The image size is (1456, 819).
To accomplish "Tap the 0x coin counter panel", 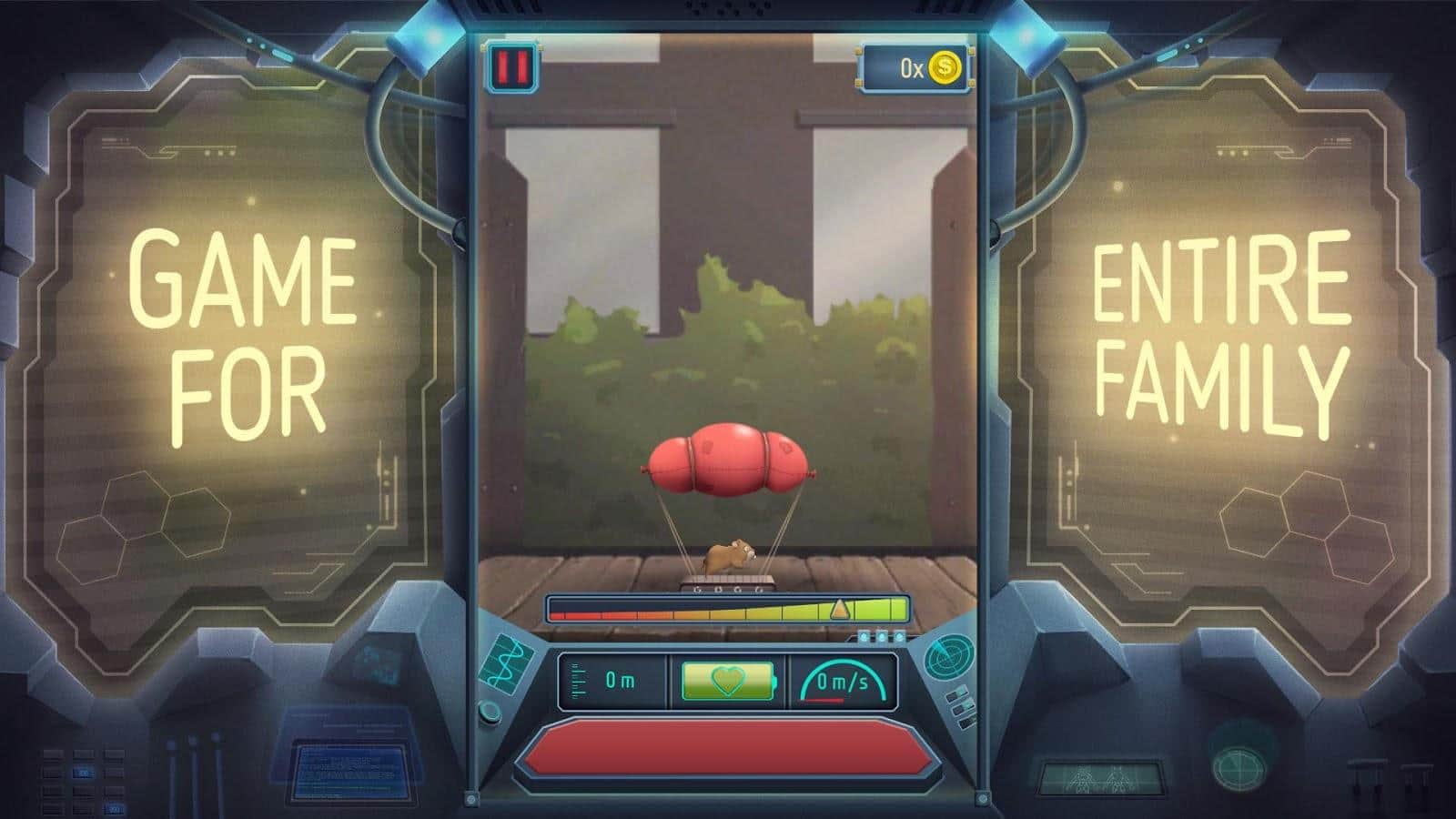I will tap(910, 65).
